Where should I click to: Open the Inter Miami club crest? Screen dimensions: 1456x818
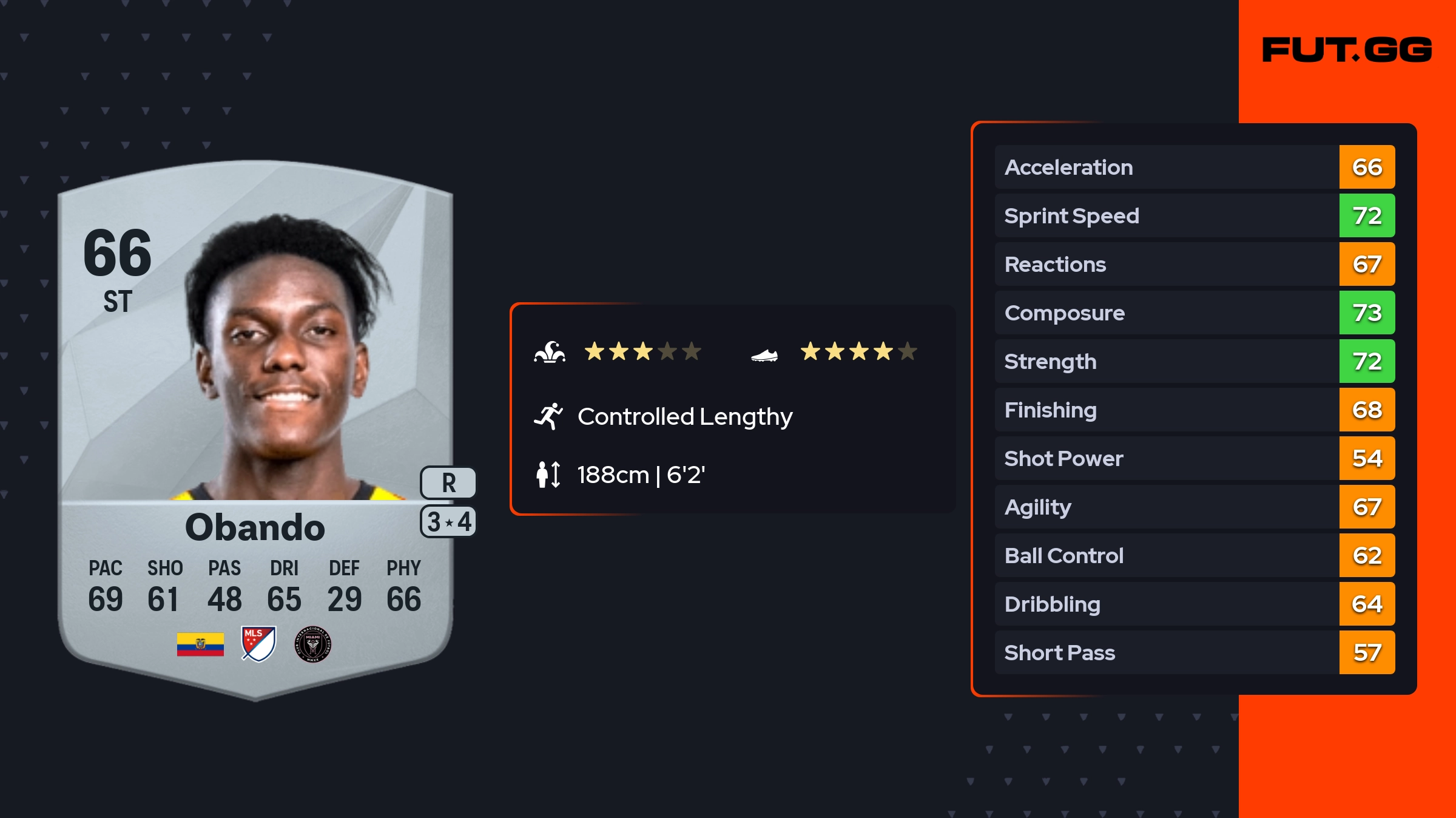[x=312, y=644]
